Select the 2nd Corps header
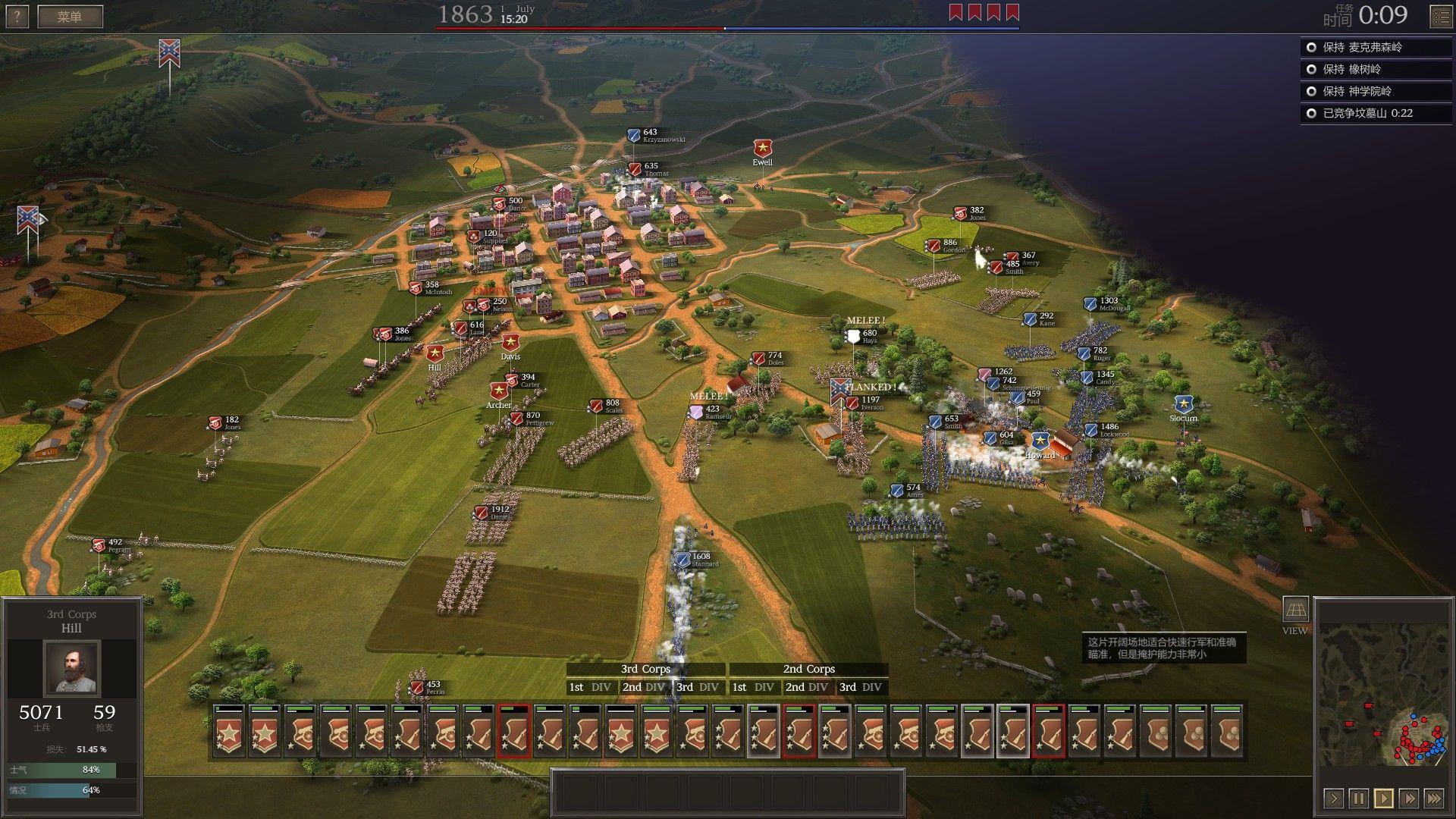The image size is (1456, 819). 808,669
